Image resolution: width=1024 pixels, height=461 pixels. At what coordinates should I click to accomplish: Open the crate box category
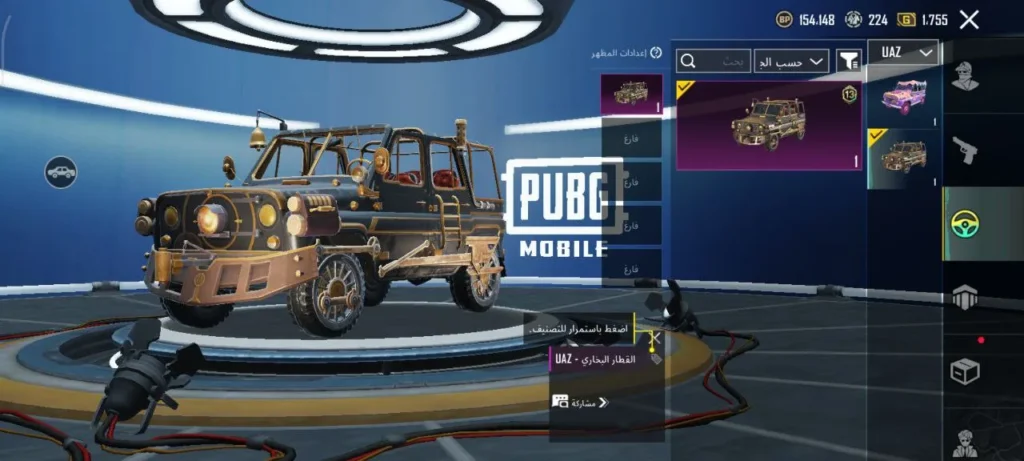pos(964,371)
